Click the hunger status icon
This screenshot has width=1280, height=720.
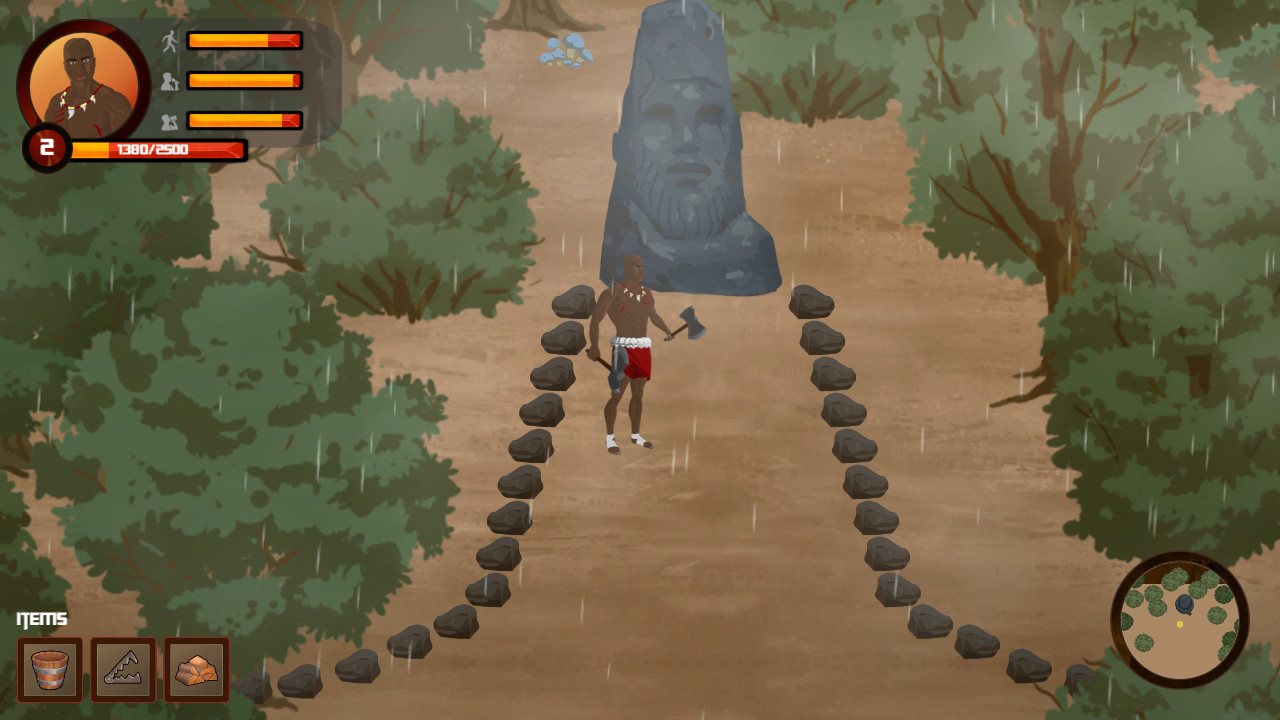point(172,82)
